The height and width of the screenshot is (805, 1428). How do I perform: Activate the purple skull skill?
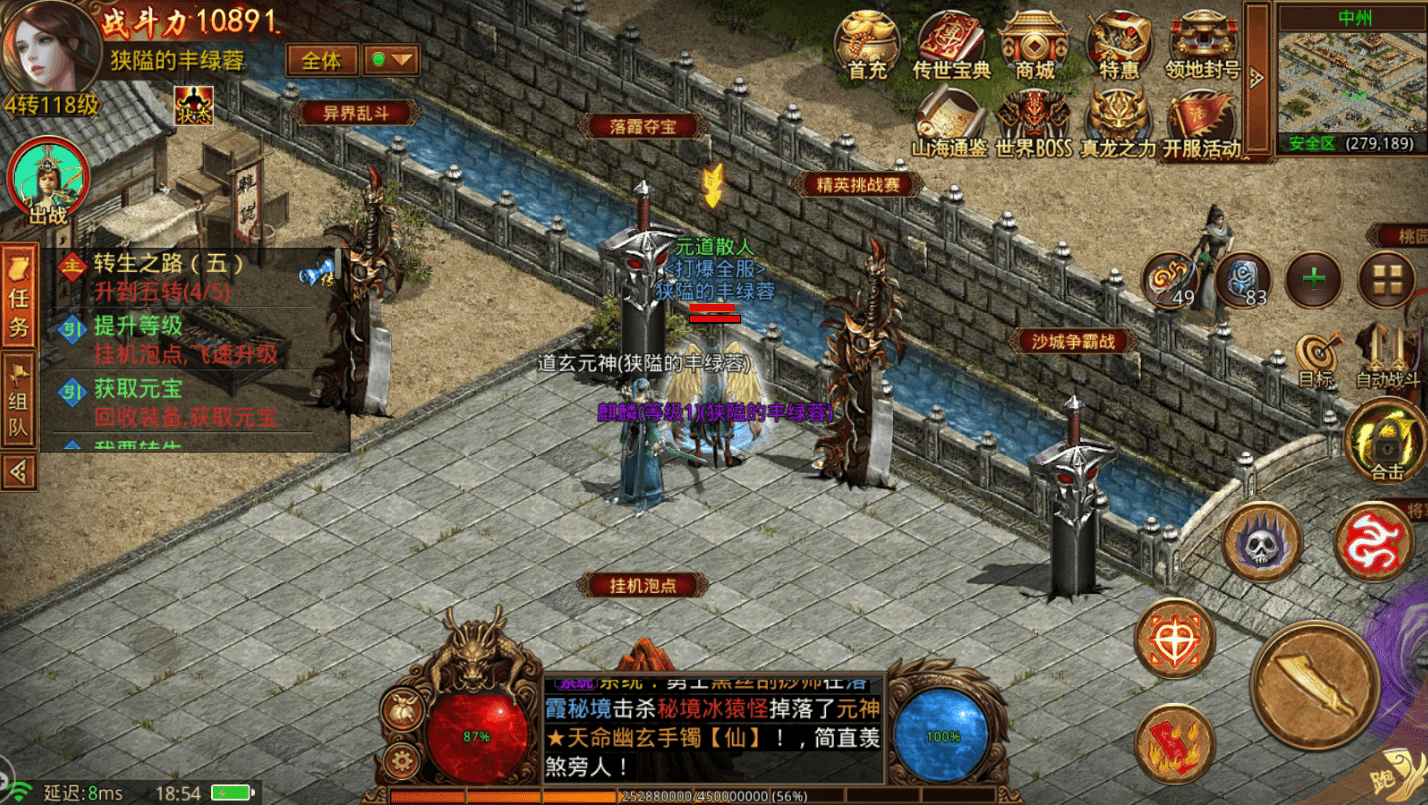[x=1262, y=541]
